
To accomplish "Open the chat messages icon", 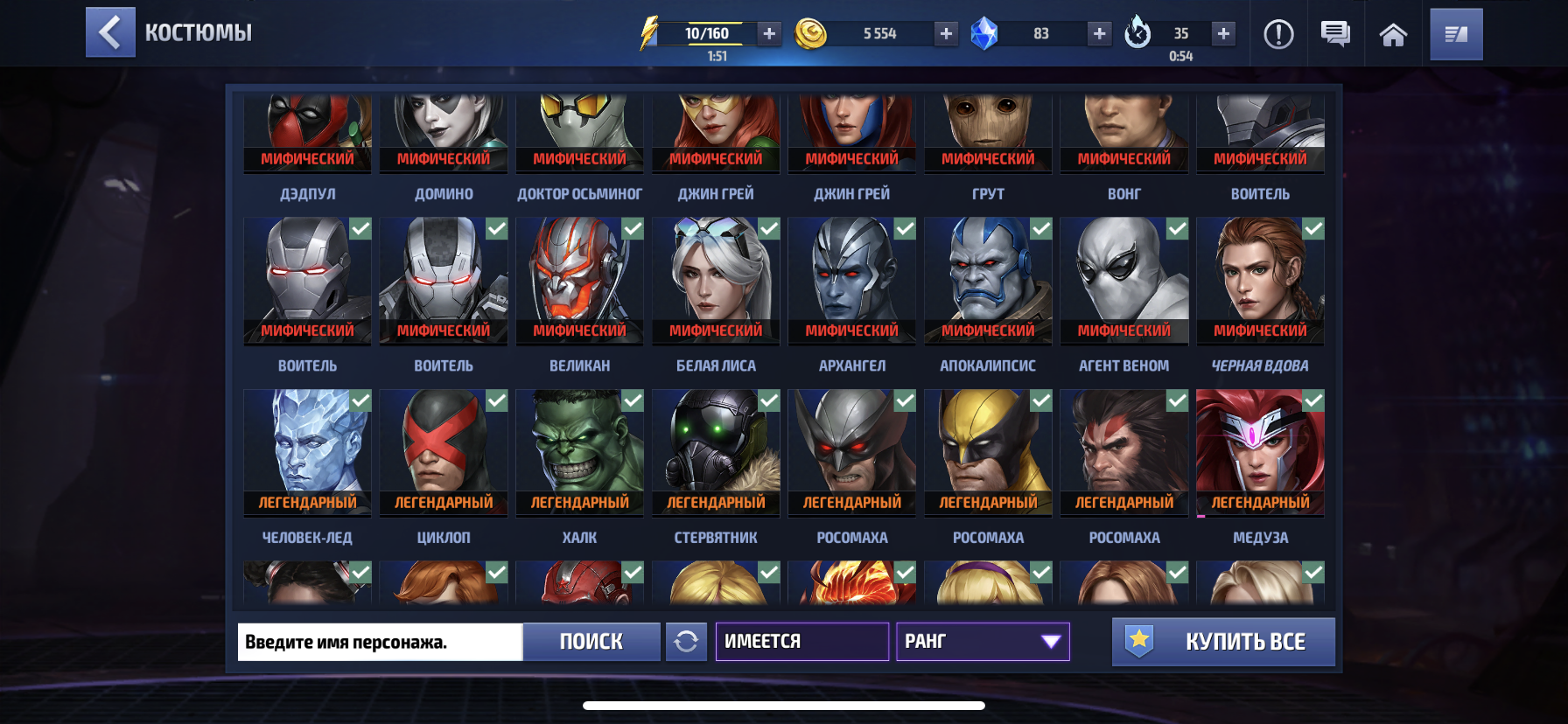I will coord(1335,34).
